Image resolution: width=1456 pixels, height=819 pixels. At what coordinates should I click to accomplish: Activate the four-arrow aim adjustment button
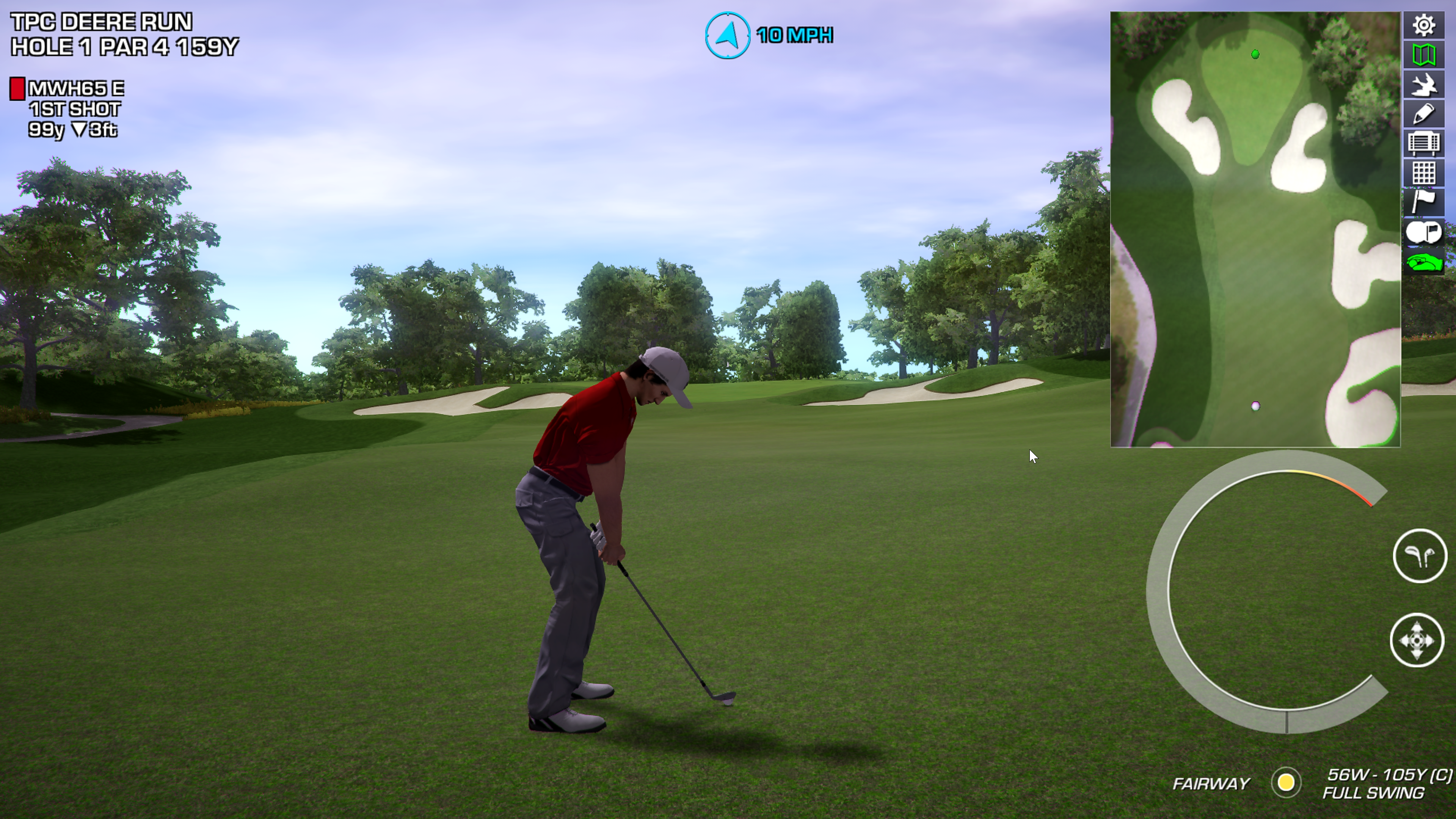click(1417, 640)
